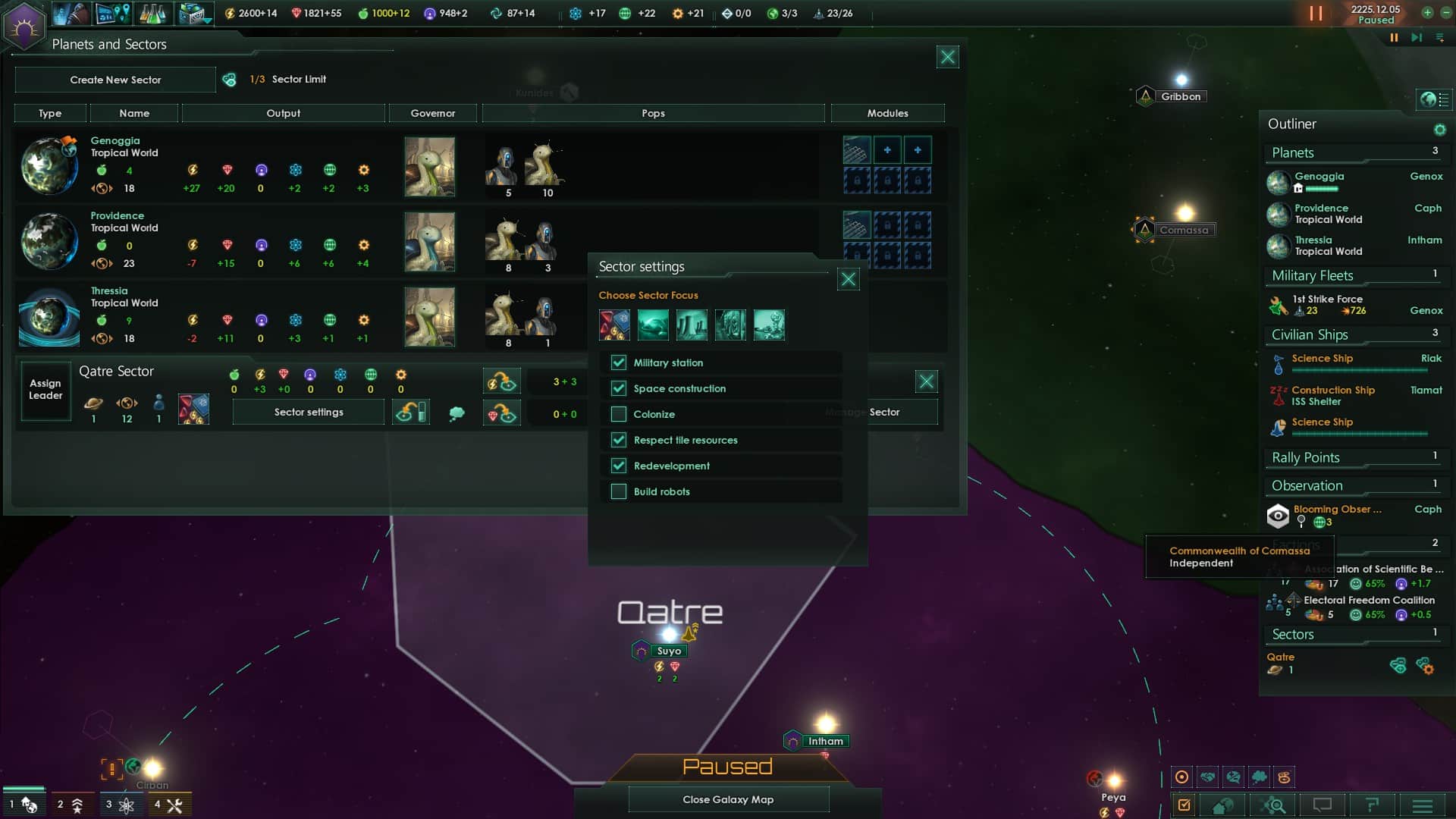Enable Build robots checkbox
Viewport: 1456px width, 819px height.
coord(619,491)
